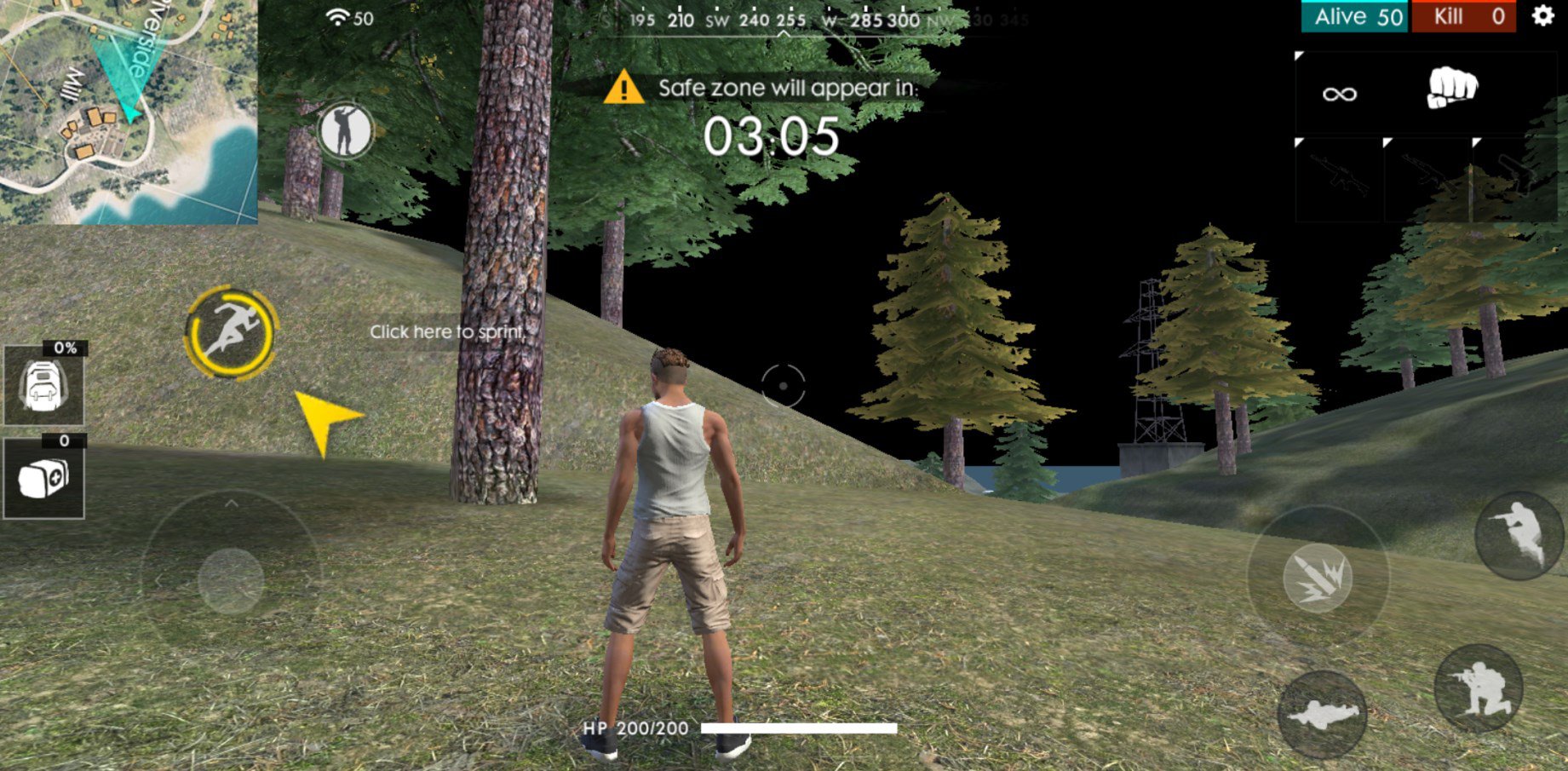Screen dimensions: 1568x771
Task: Select the Alive 50 counter panel
Action: 1354,17
